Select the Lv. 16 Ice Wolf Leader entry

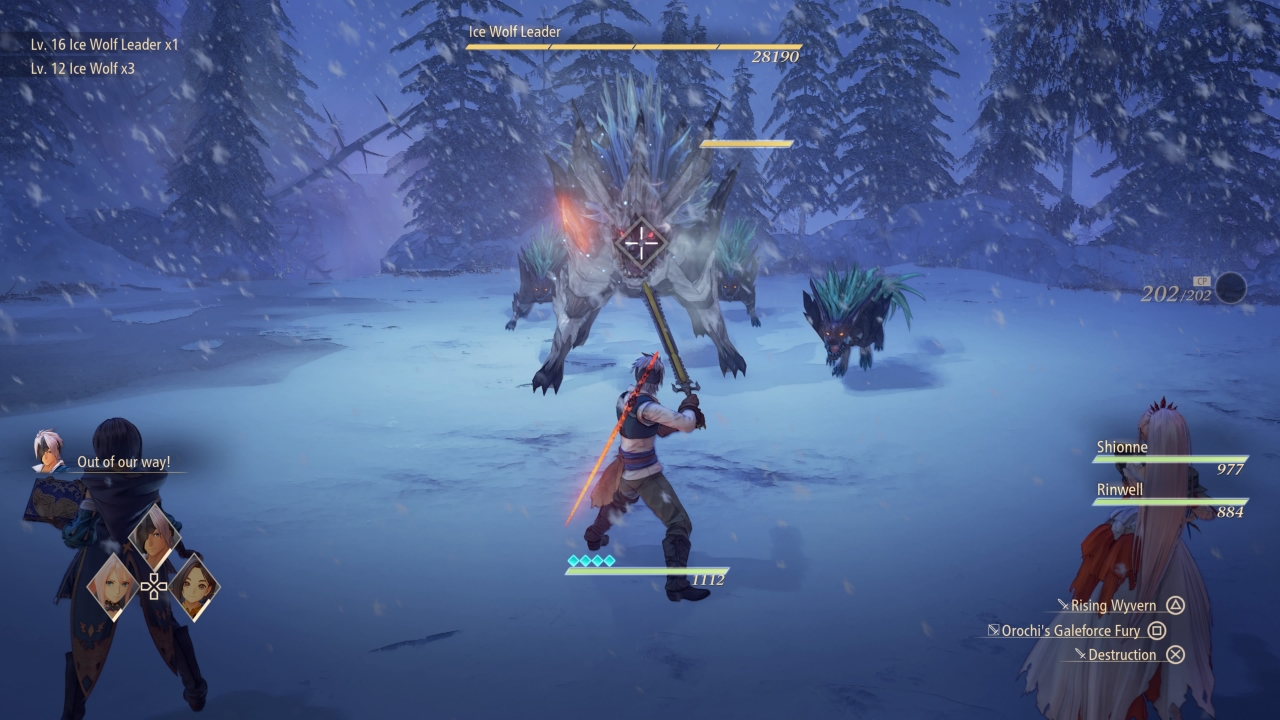click(x=104, y=45)
